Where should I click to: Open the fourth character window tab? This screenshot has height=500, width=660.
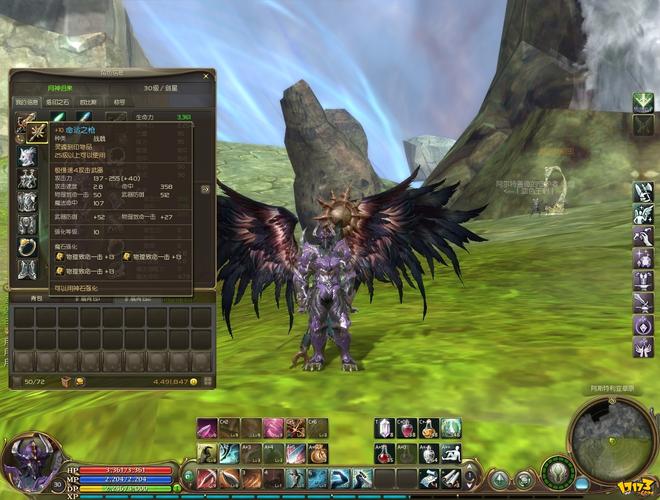coord(119,102)
